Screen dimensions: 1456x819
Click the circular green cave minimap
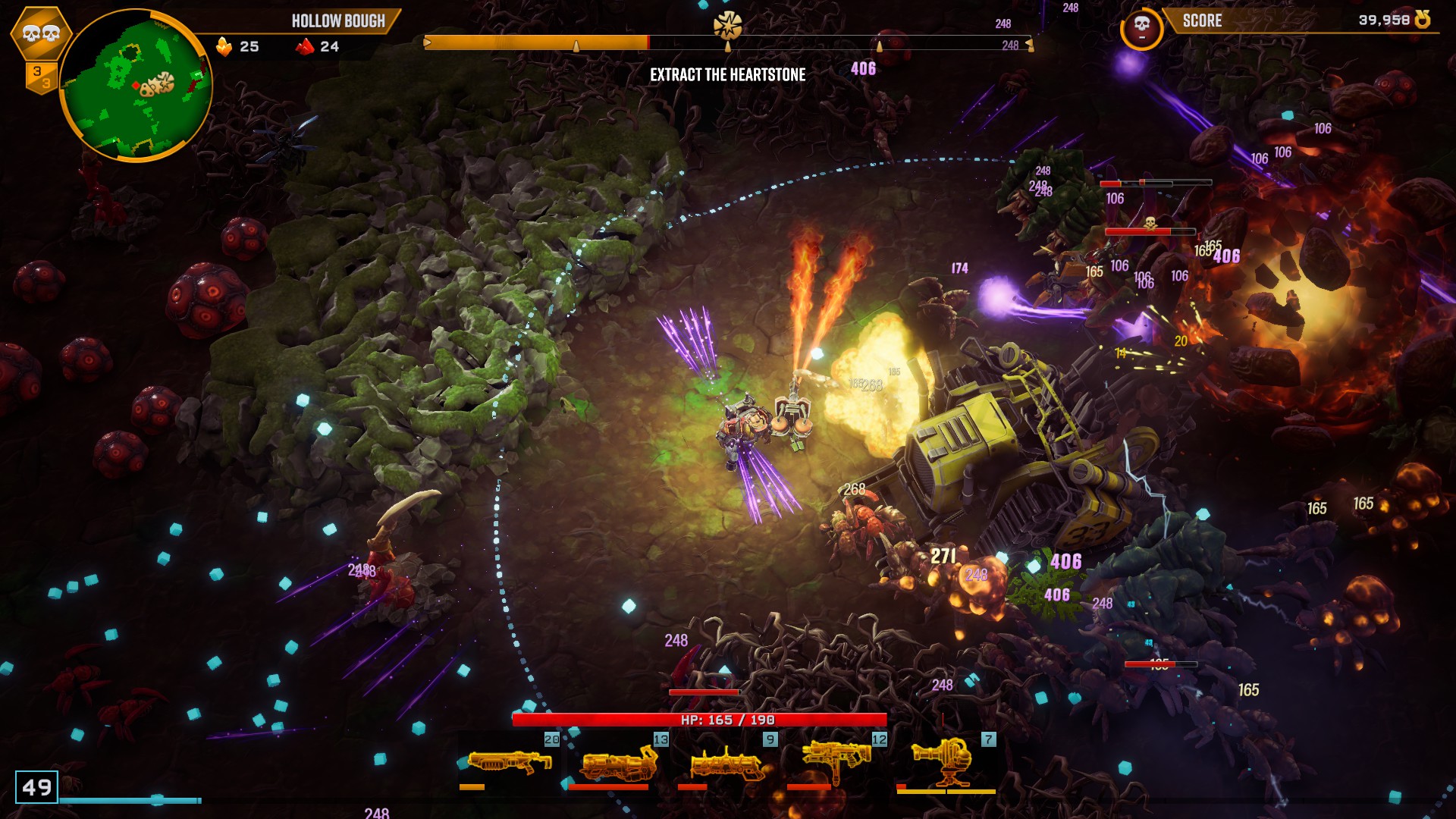[135, 85]
